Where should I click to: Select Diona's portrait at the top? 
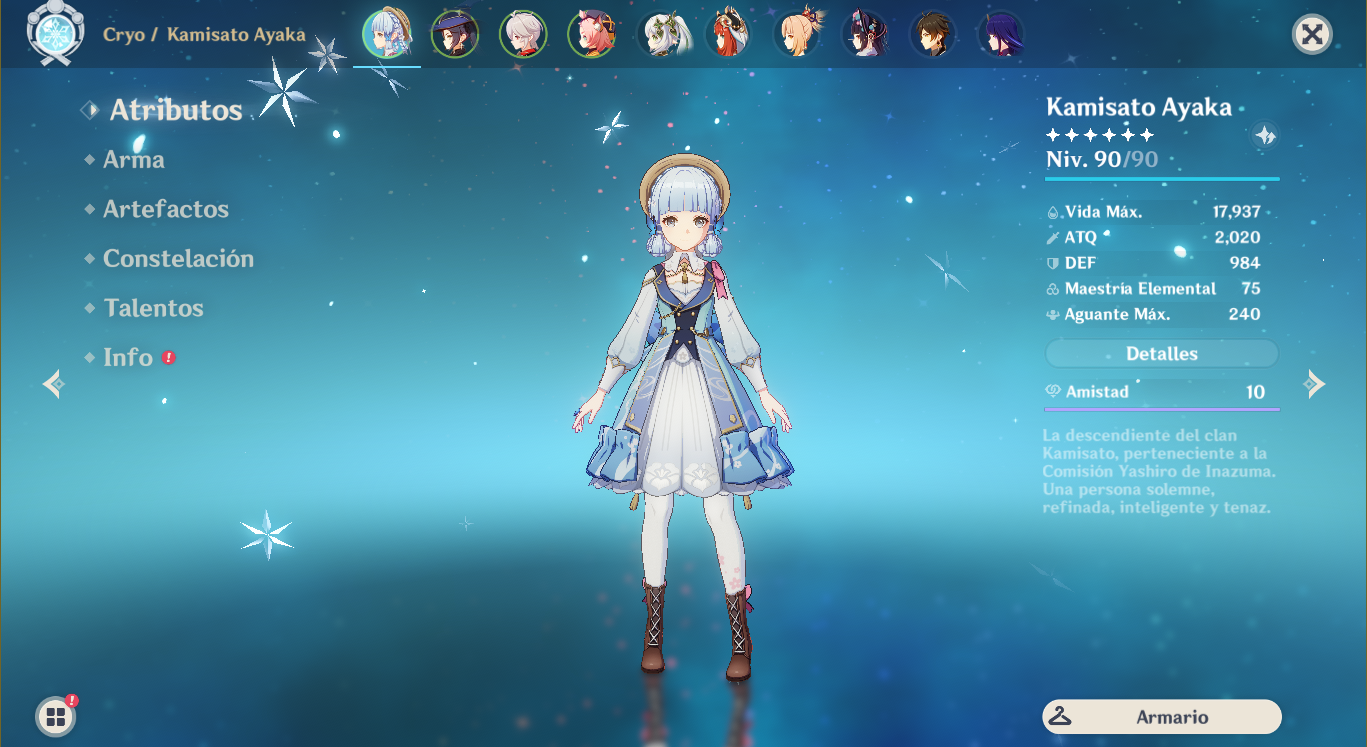tap(592, 32)
